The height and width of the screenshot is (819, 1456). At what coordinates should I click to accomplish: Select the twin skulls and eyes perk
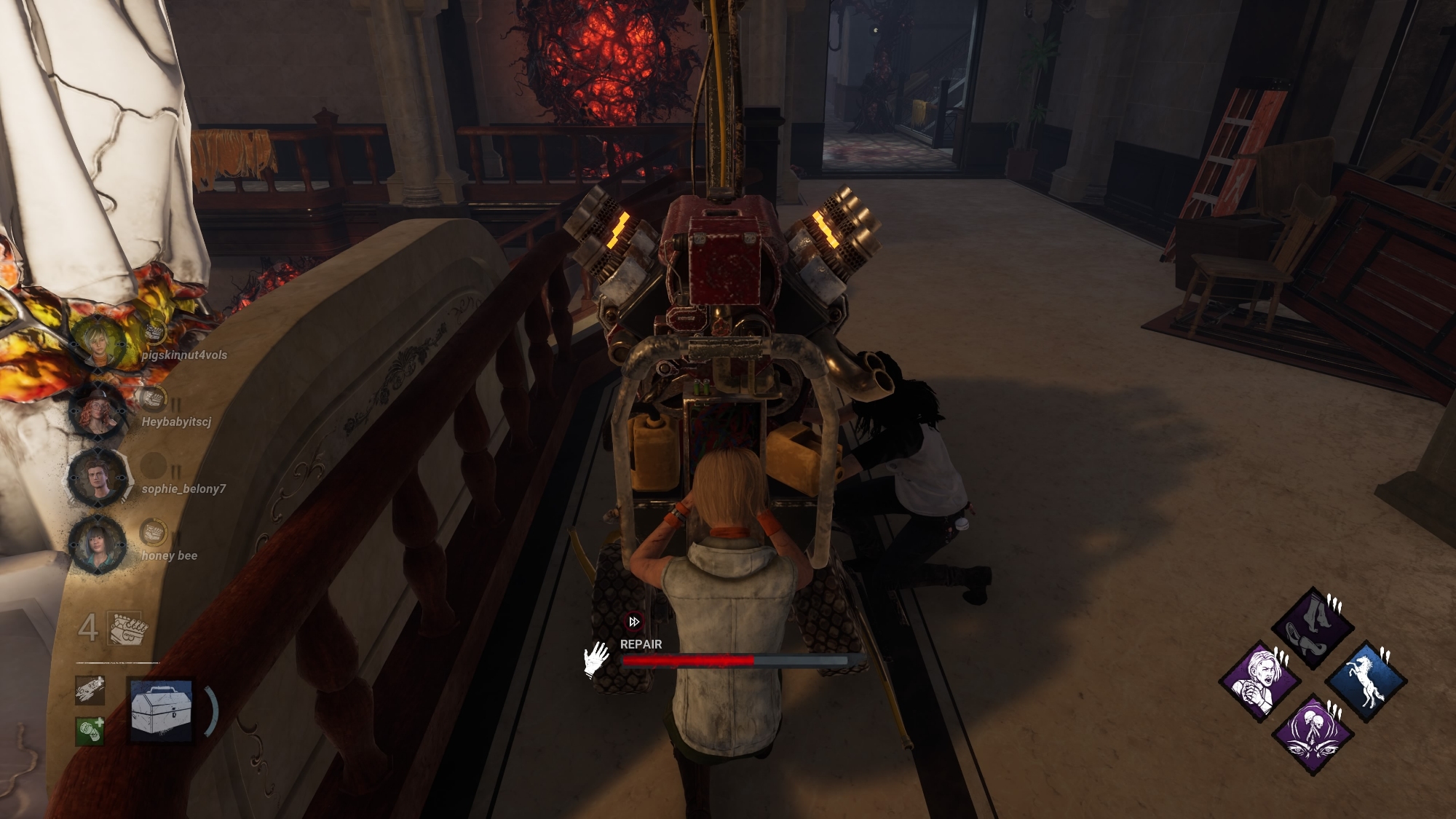click(x=1313, y=735)
